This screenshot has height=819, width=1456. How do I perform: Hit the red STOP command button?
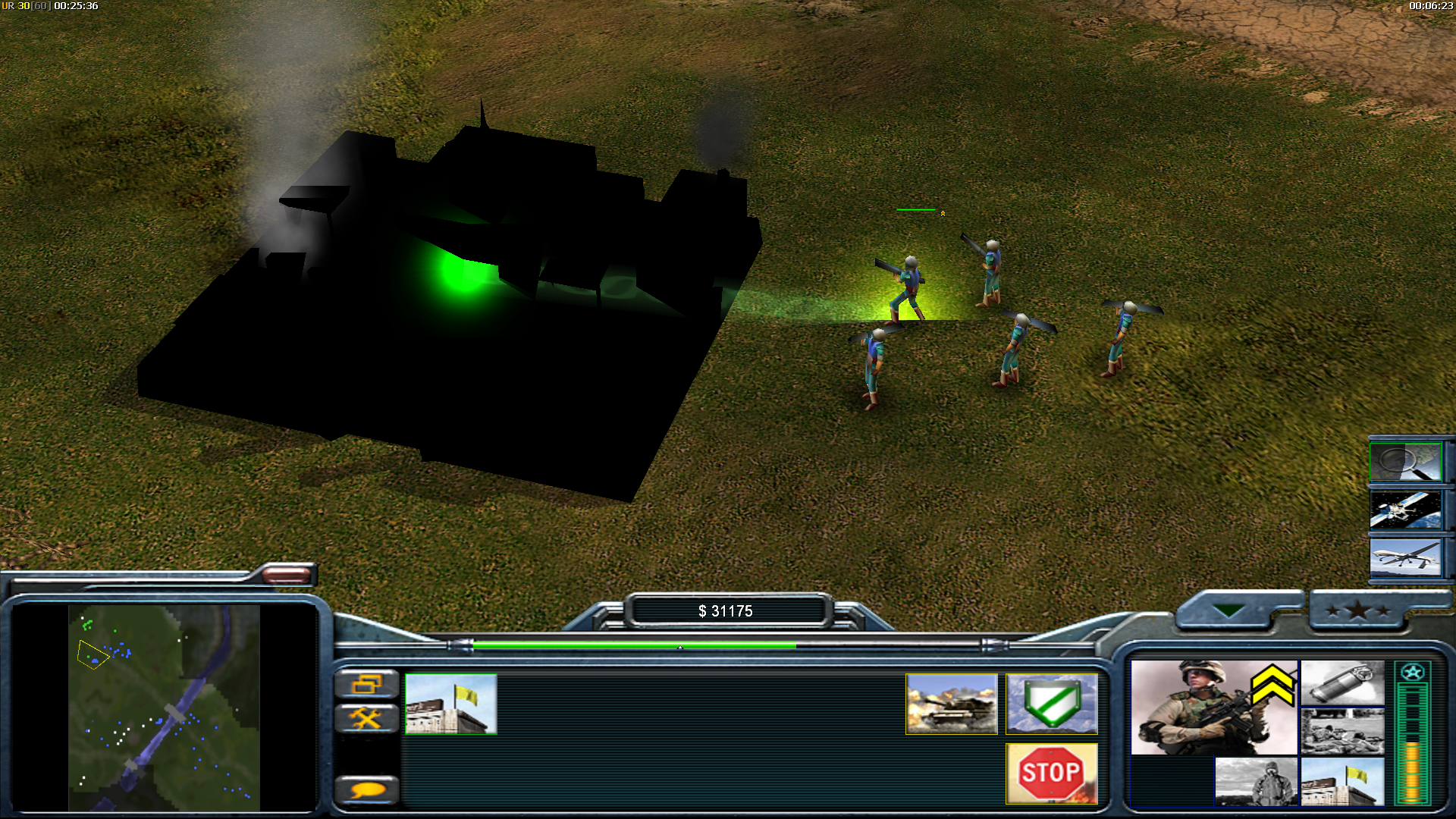pos(1051,773)
